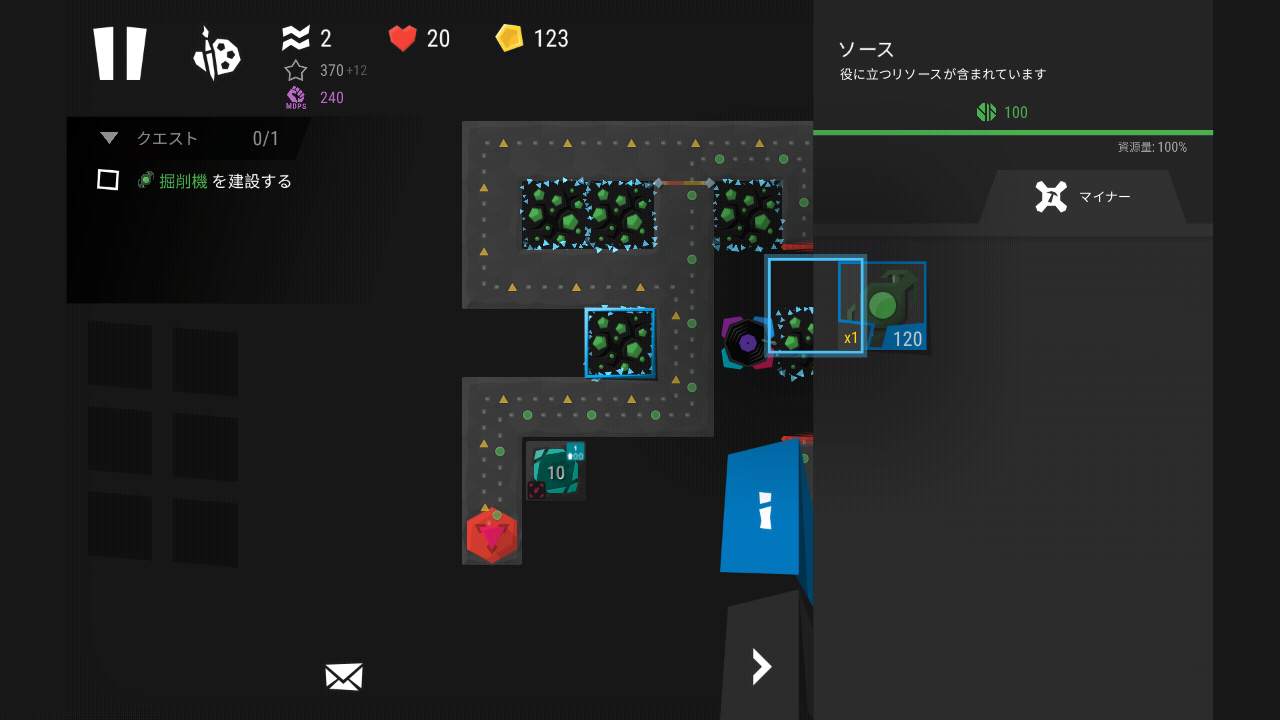Select the teal tile showing 10
The image size is (1280, 720).
tap(555, 471)
